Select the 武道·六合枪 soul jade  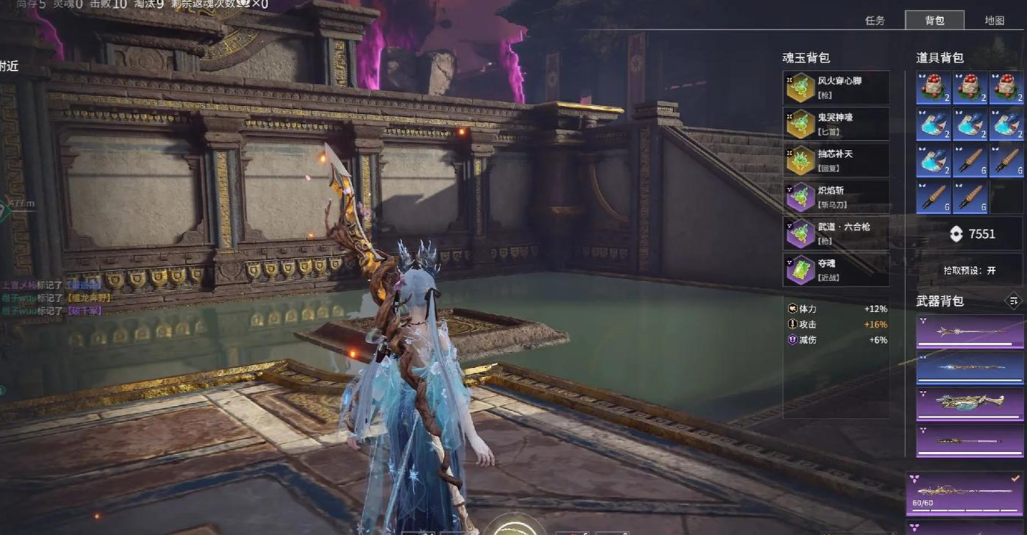click(x=836, y=233)
